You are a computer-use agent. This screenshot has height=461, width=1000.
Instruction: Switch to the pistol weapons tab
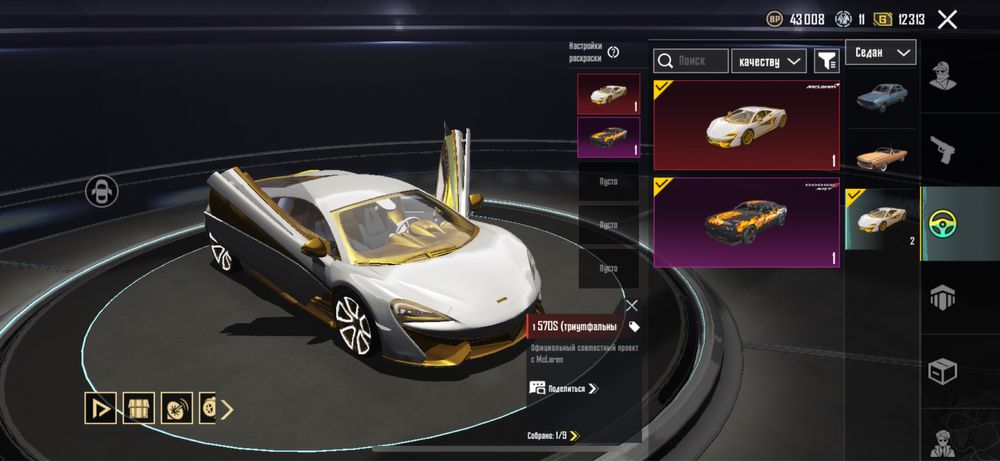942,150
